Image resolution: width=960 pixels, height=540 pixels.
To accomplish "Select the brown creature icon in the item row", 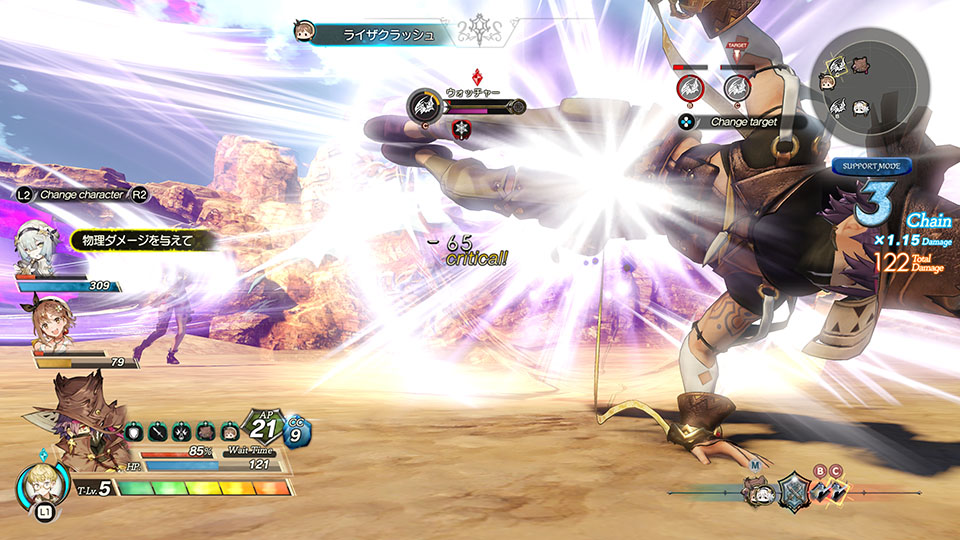I will [205, 432].
